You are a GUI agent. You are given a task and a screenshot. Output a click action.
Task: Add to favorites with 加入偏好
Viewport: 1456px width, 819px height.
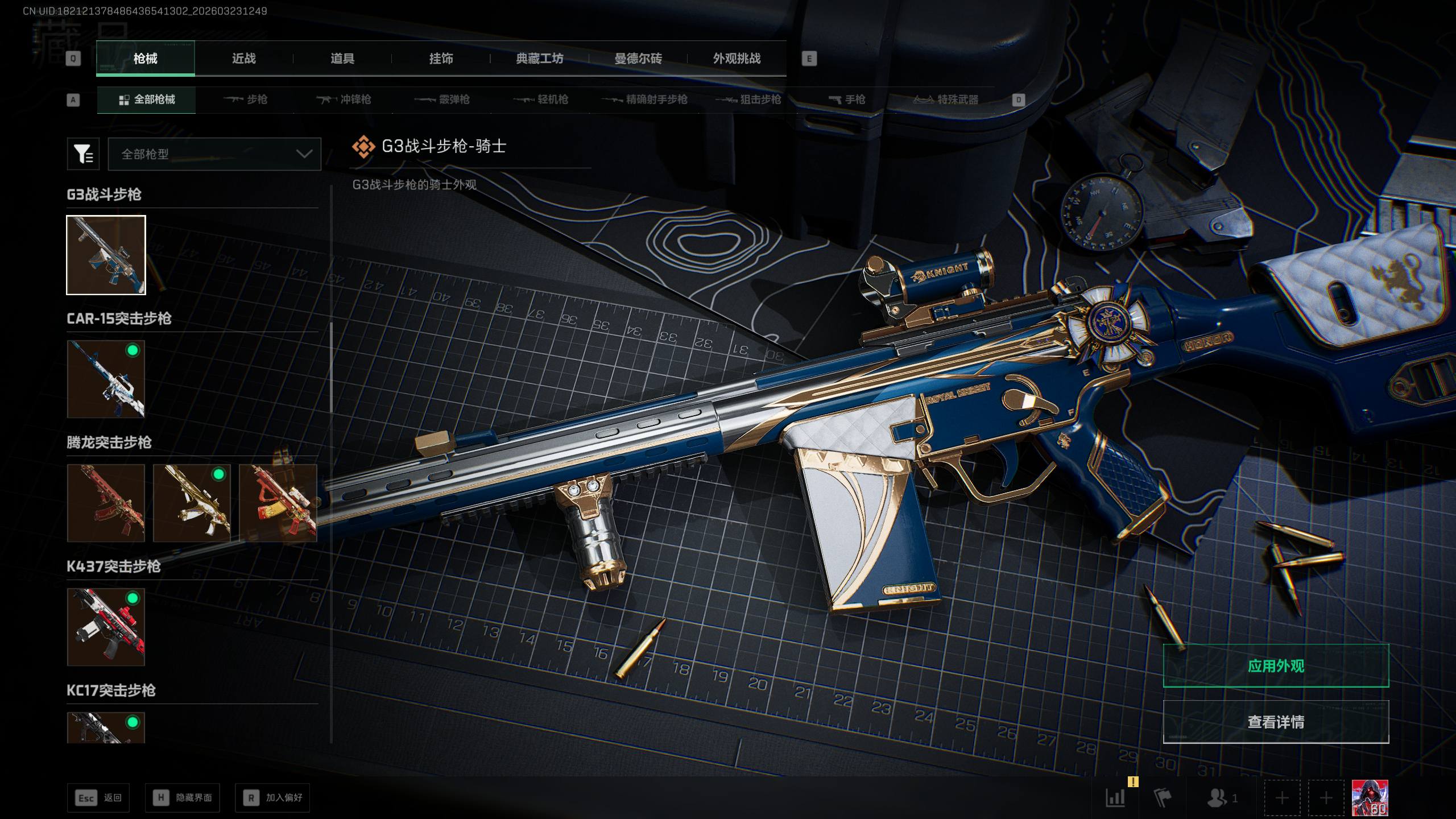tap(272, 798)
